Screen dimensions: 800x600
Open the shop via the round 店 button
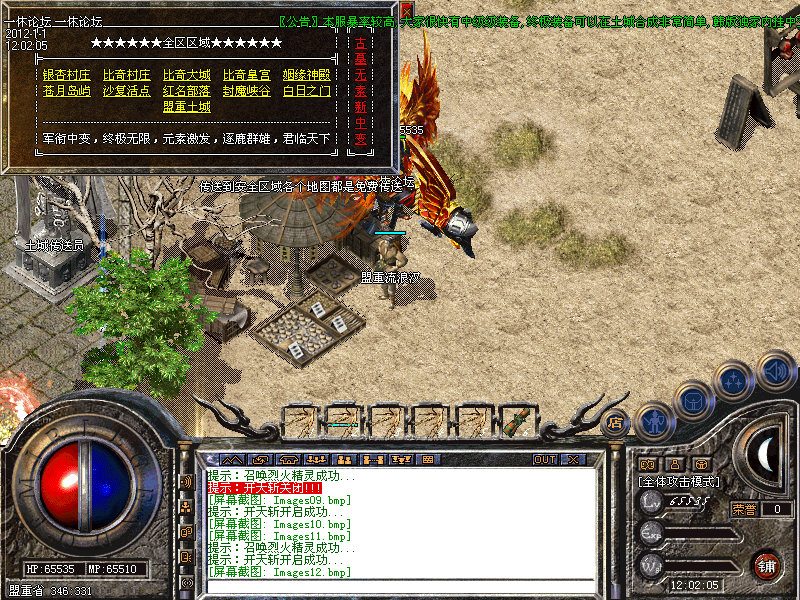616,423
